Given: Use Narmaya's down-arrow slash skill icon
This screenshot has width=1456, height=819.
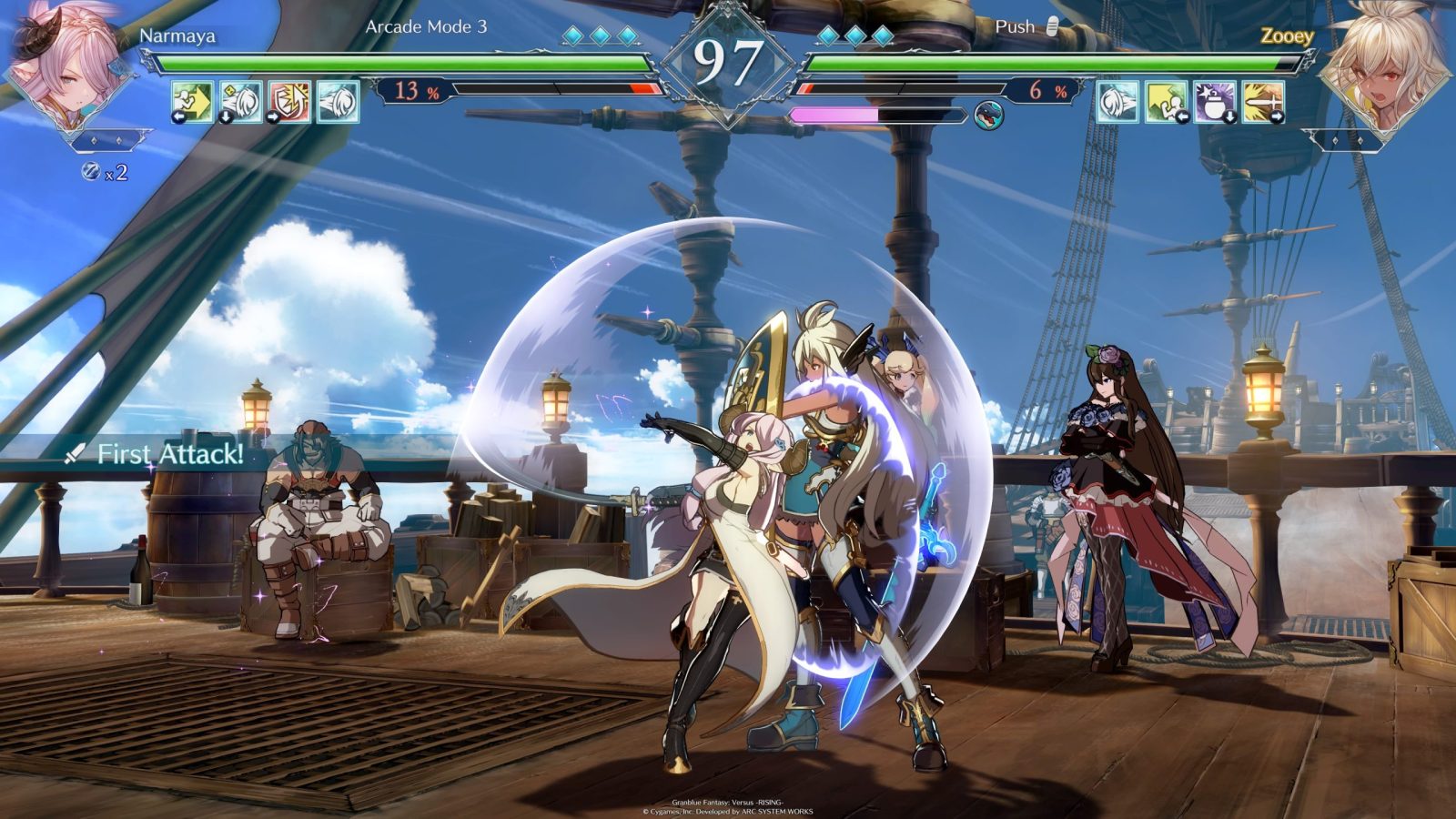Looking at the screenshot, I should (241, 101).
